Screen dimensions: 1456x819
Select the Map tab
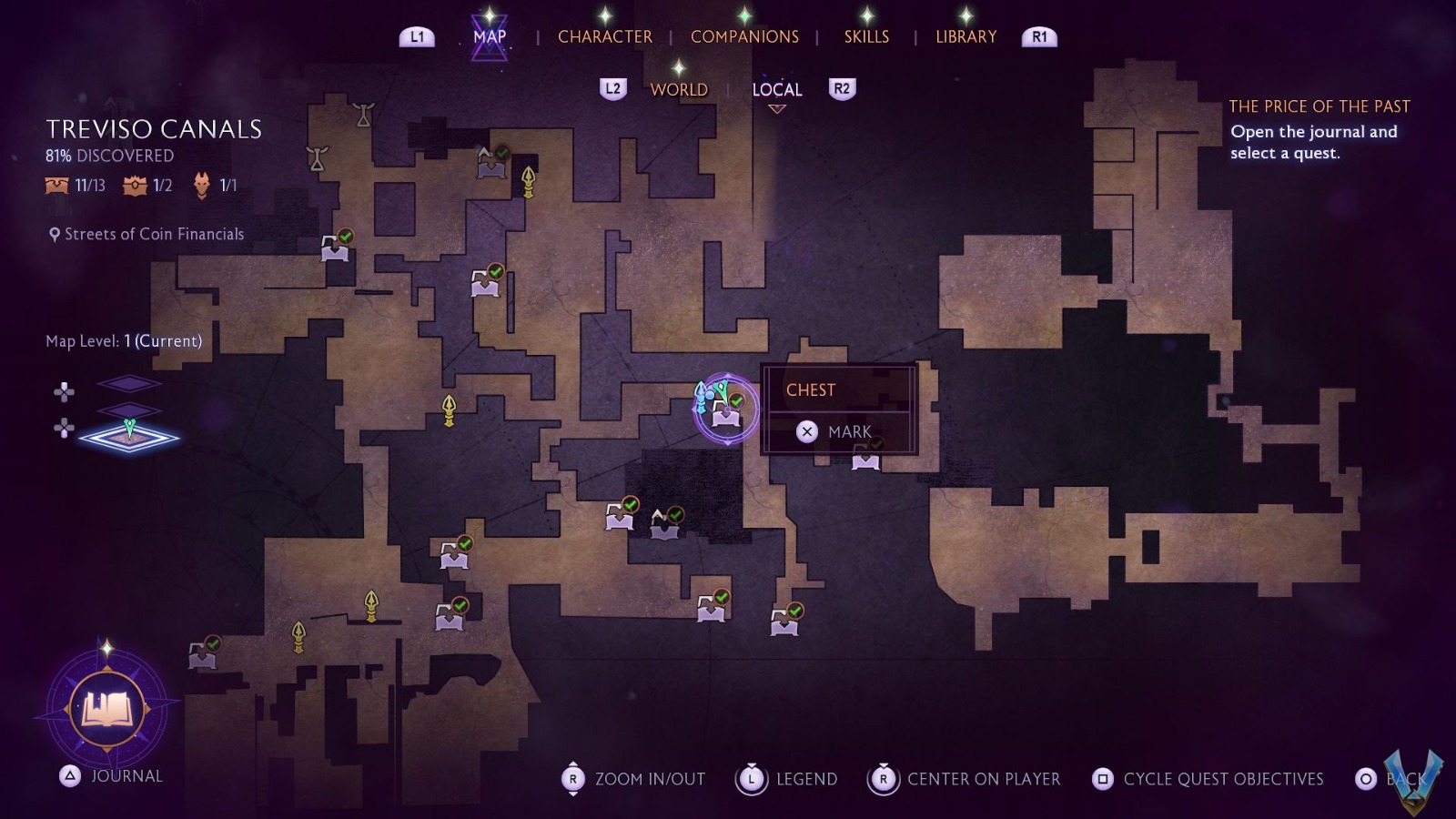tap(490, 36)
